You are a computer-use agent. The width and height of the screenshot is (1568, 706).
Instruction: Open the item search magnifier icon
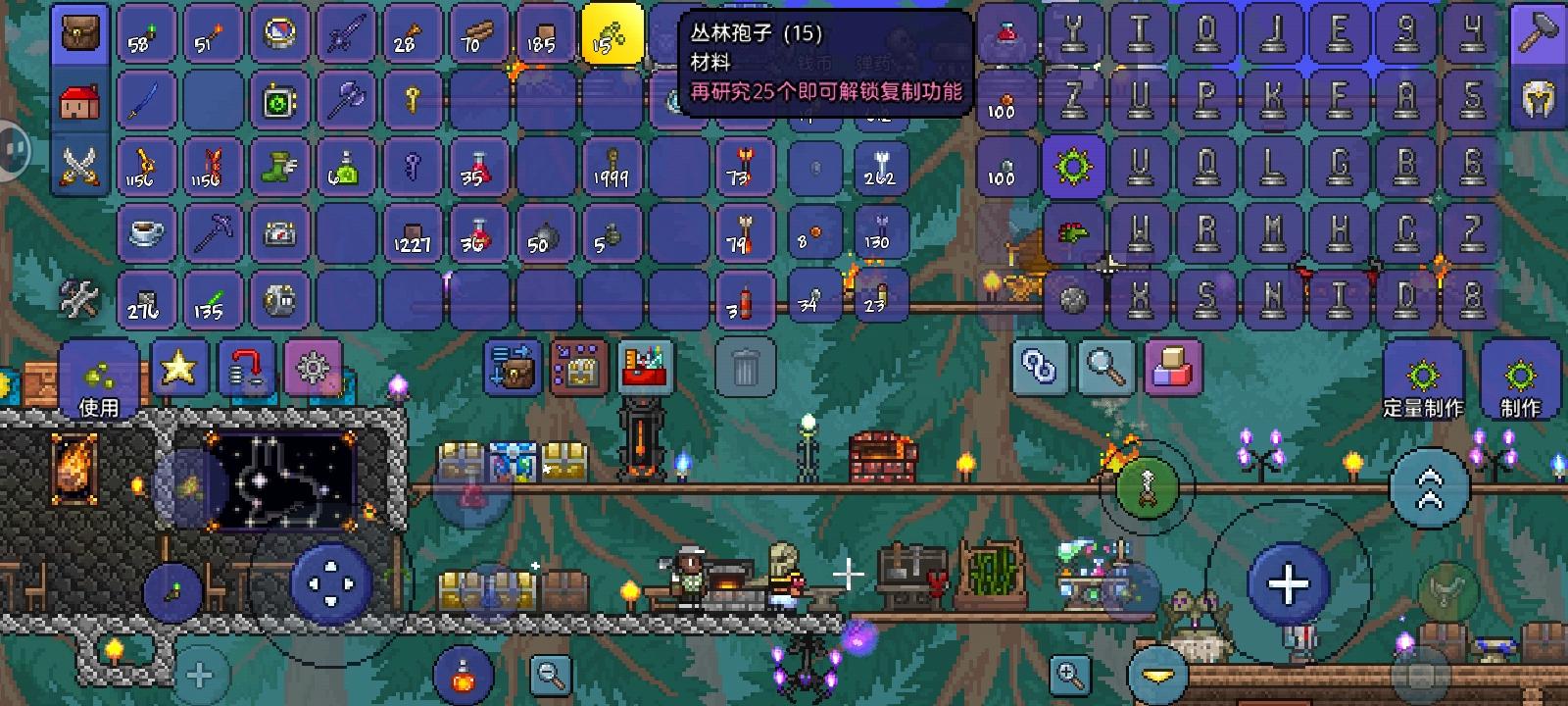coord(1106,368)
